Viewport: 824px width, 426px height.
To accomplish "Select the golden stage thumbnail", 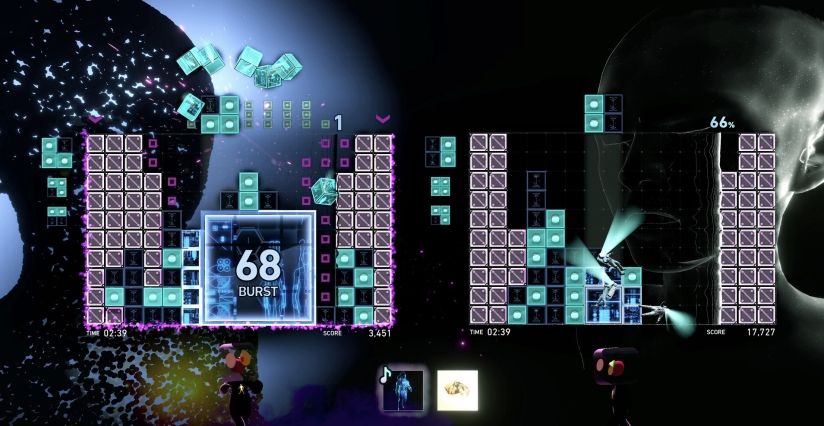I will (x=457, y=389).
